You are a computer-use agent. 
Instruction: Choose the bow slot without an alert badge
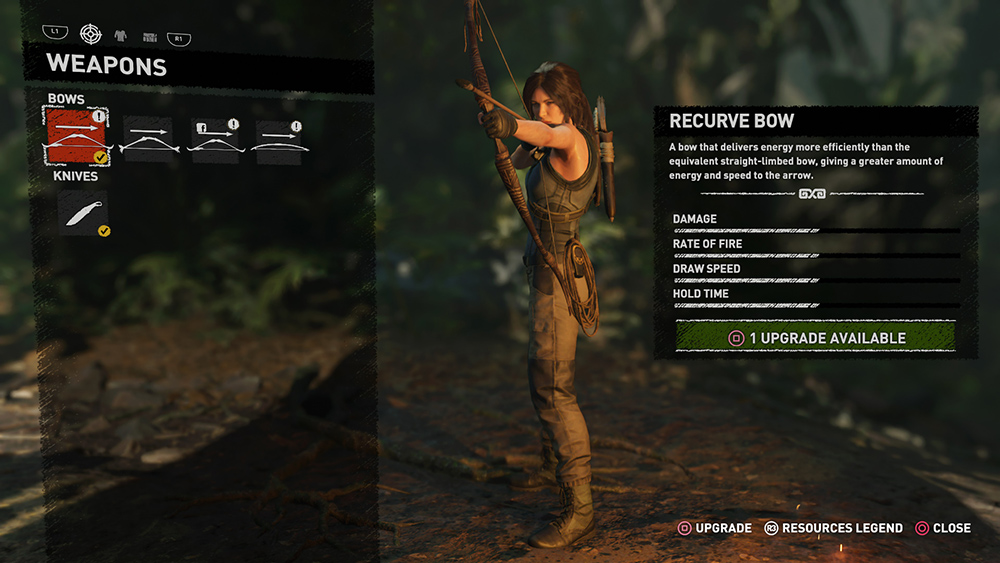click(x=148, y=140)
